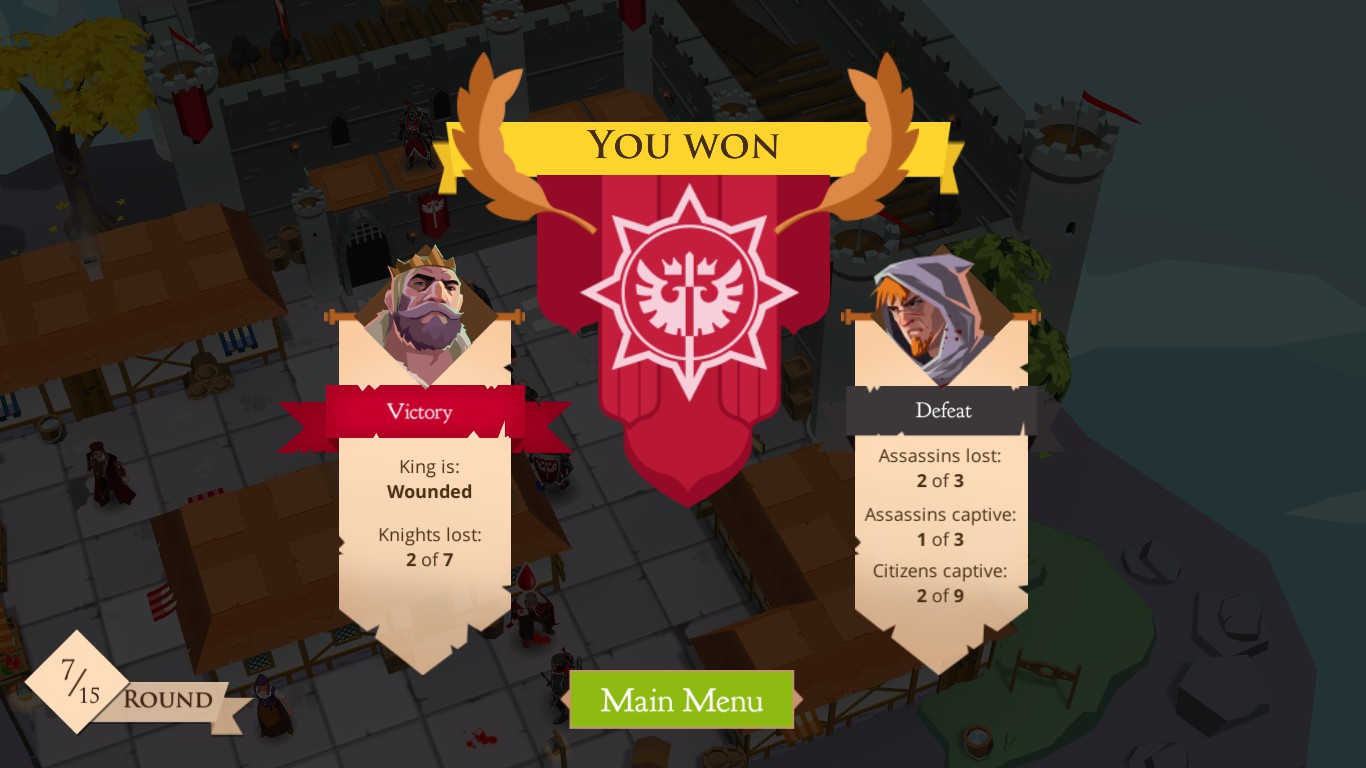
Task: Click the Citizens captive 2 of 9 entry
Action: pyautogui.click(x=938, y=583)
